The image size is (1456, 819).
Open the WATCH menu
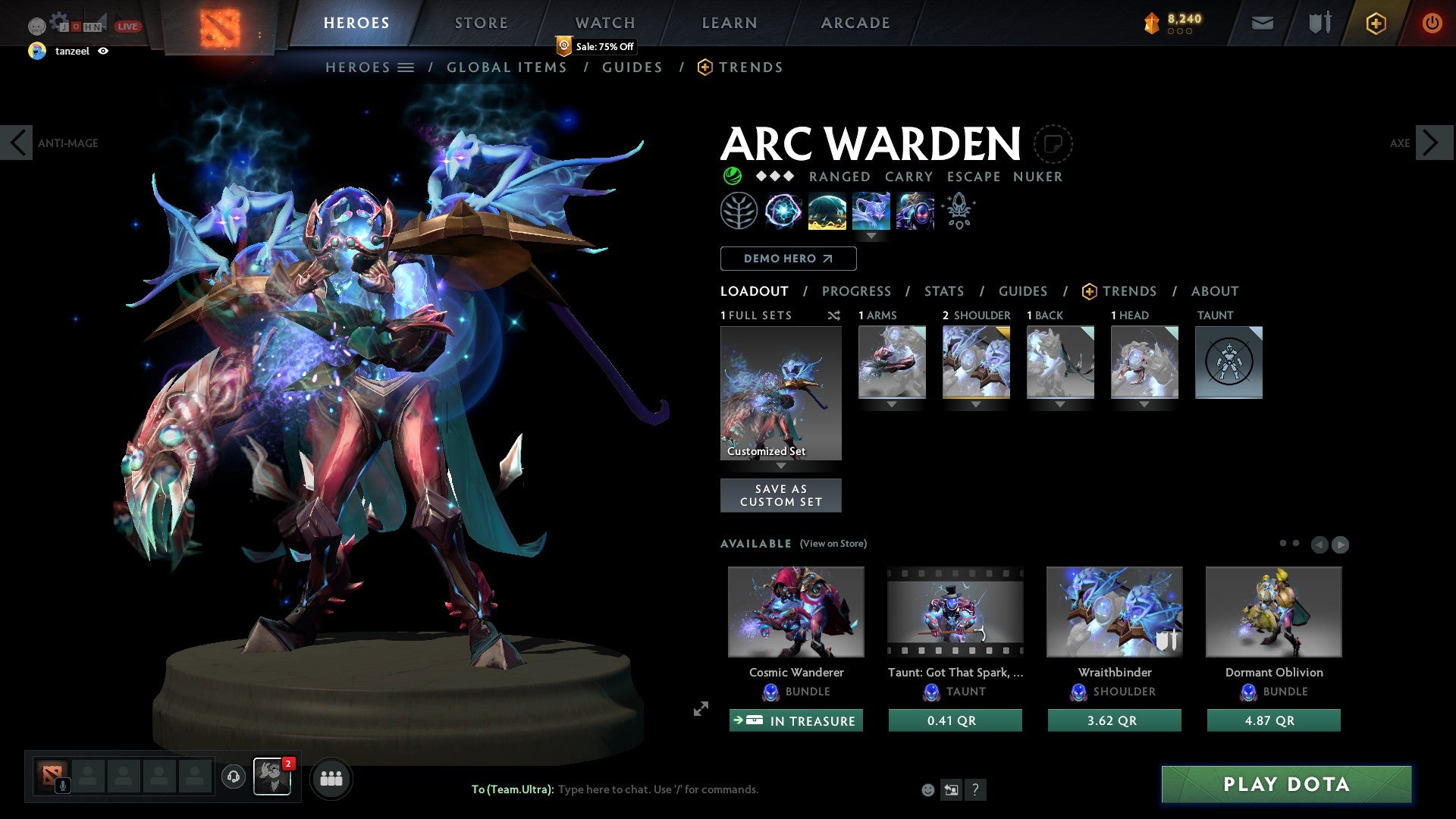(604, 23)
